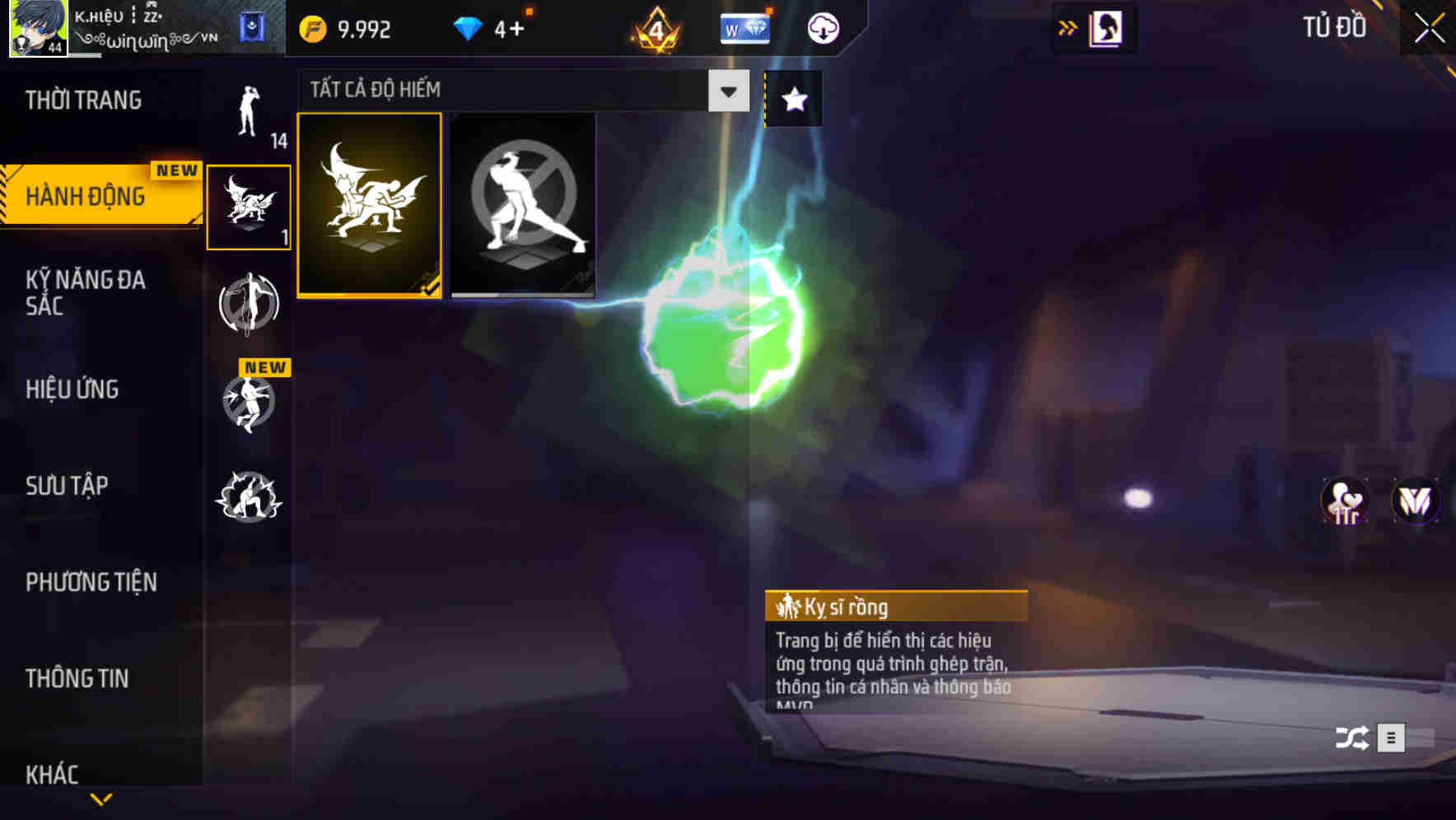The height and width of the screenshot is (820, 1456).
Task: Click the shuffle icon near bottom right
Action: click(x=1350, y=738)
